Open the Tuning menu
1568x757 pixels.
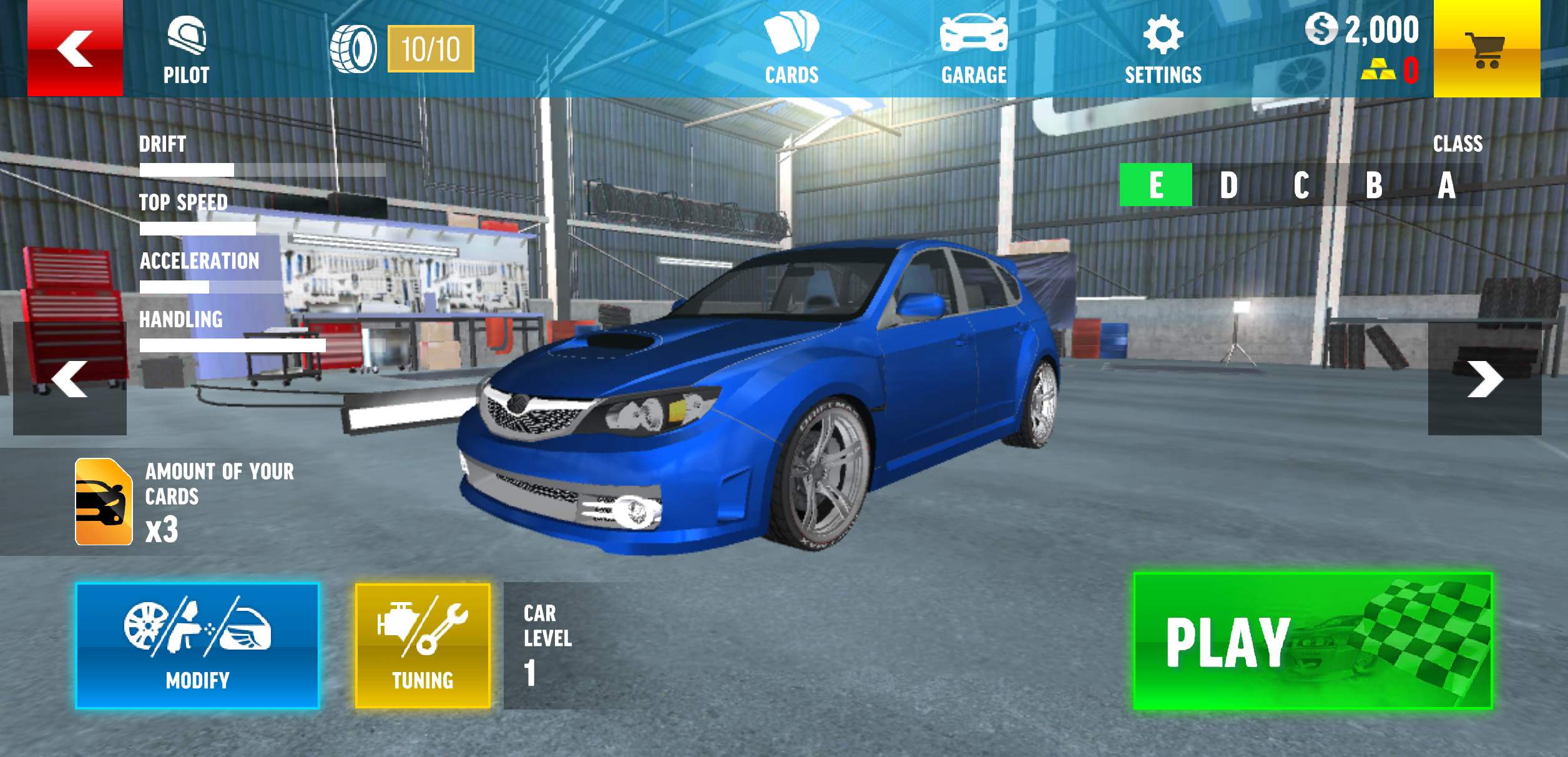pos(423,645)
